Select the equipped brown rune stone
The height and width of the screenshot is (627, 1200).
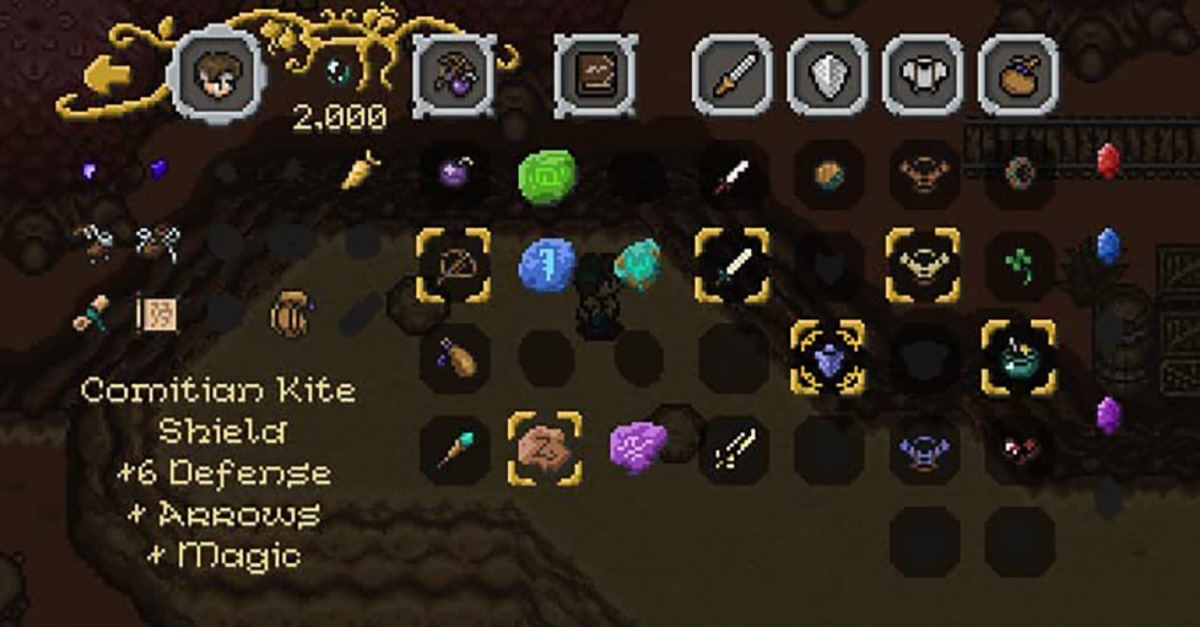click(545, 449)
